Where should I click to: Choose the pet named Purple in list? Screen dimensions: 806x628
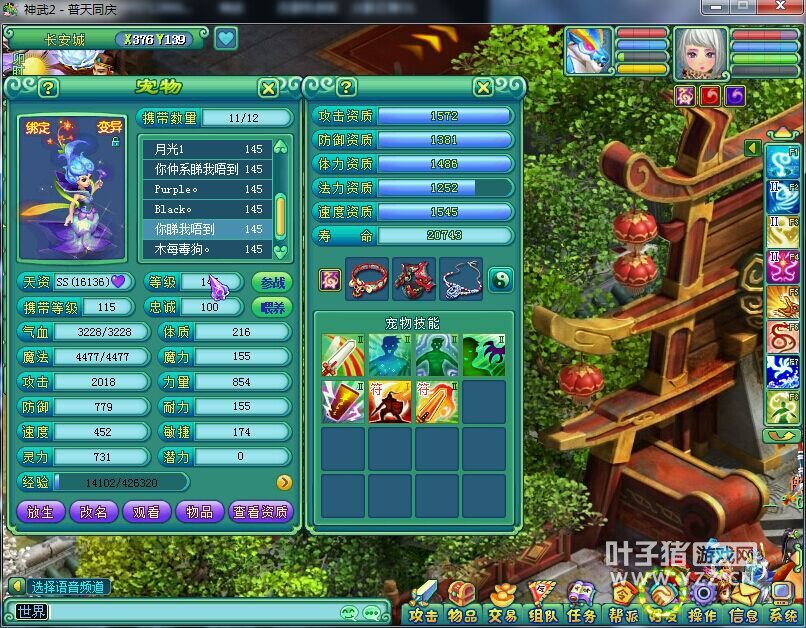[x=207, y=189]
